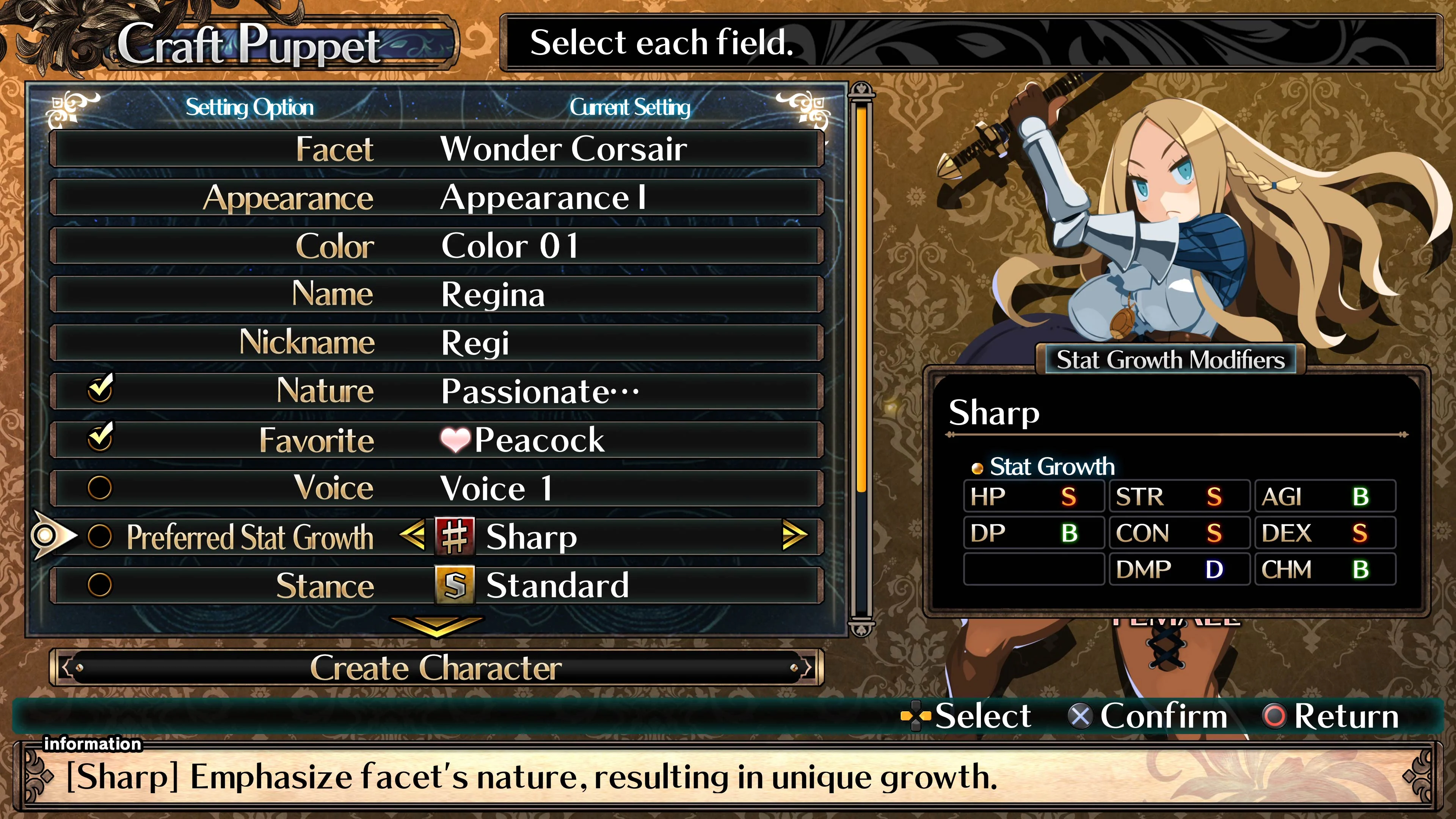This screenshot has width=1456, height=819.
Task: Select the Stance row showing Standard
Action: point(436,585)
